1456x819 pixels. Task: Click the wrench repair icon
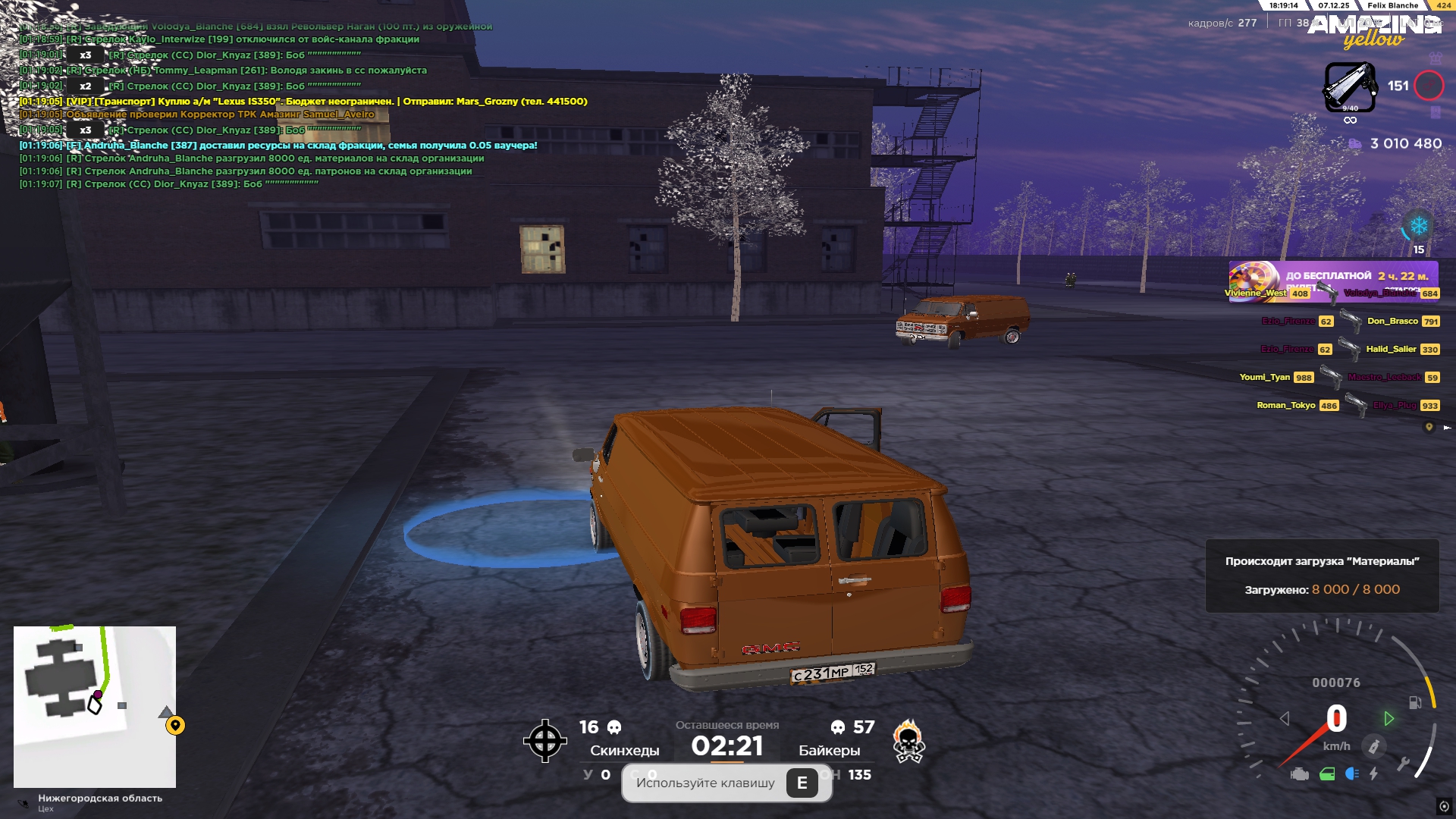click(1403, 764)
